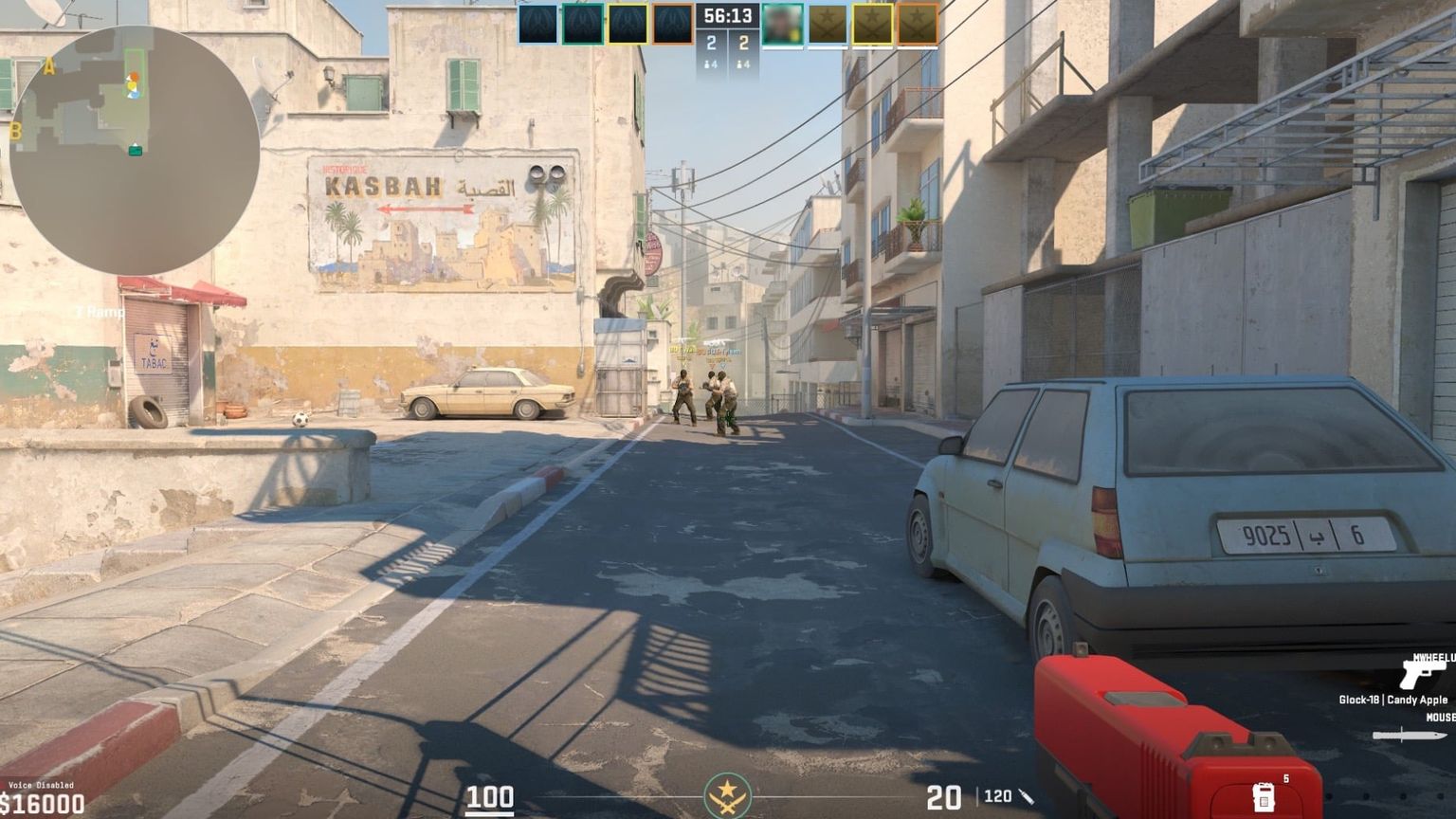This screenshot has height=819, width=1456.
Task: Toggle voice chat via the Voice Disabled indicator
Action: click(x=40, y=785)
